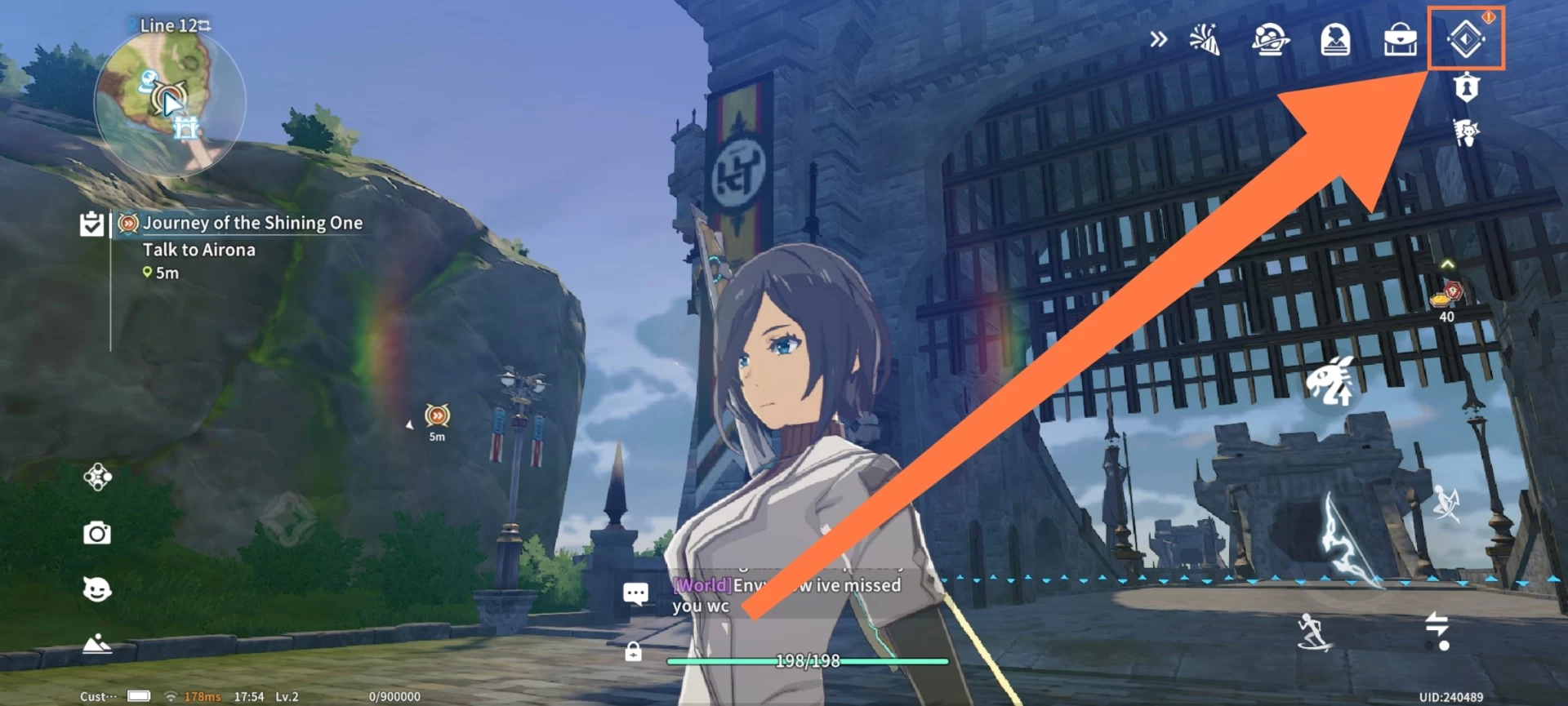Open the party popper events icon
Image resolution: width=1568 pixels, height=706 pixels.
[1205, 39]
